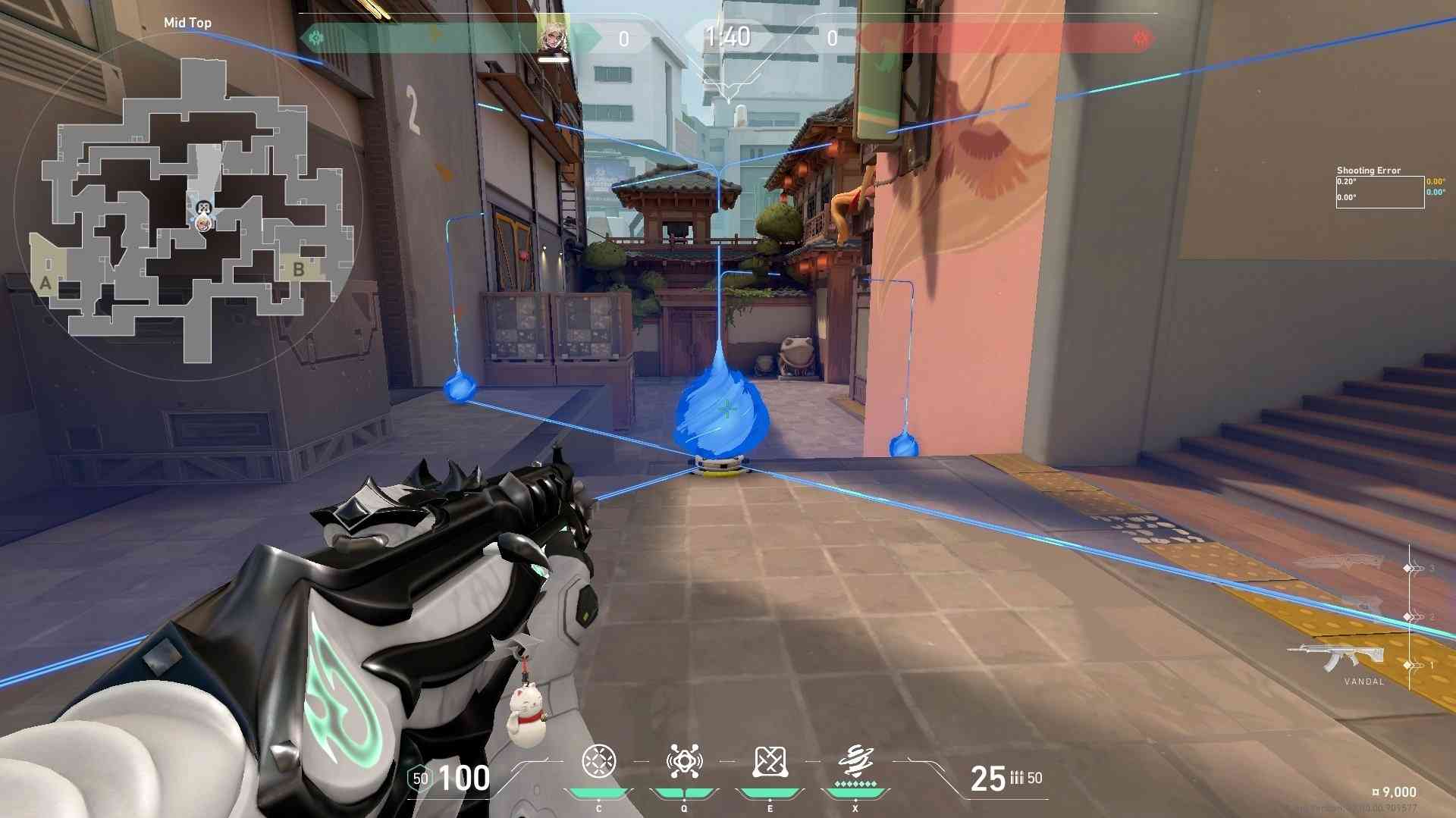Screen dimensions: 1456x818
Task: Switch to the Vandal rifle slot
Action: point(1336,657)
